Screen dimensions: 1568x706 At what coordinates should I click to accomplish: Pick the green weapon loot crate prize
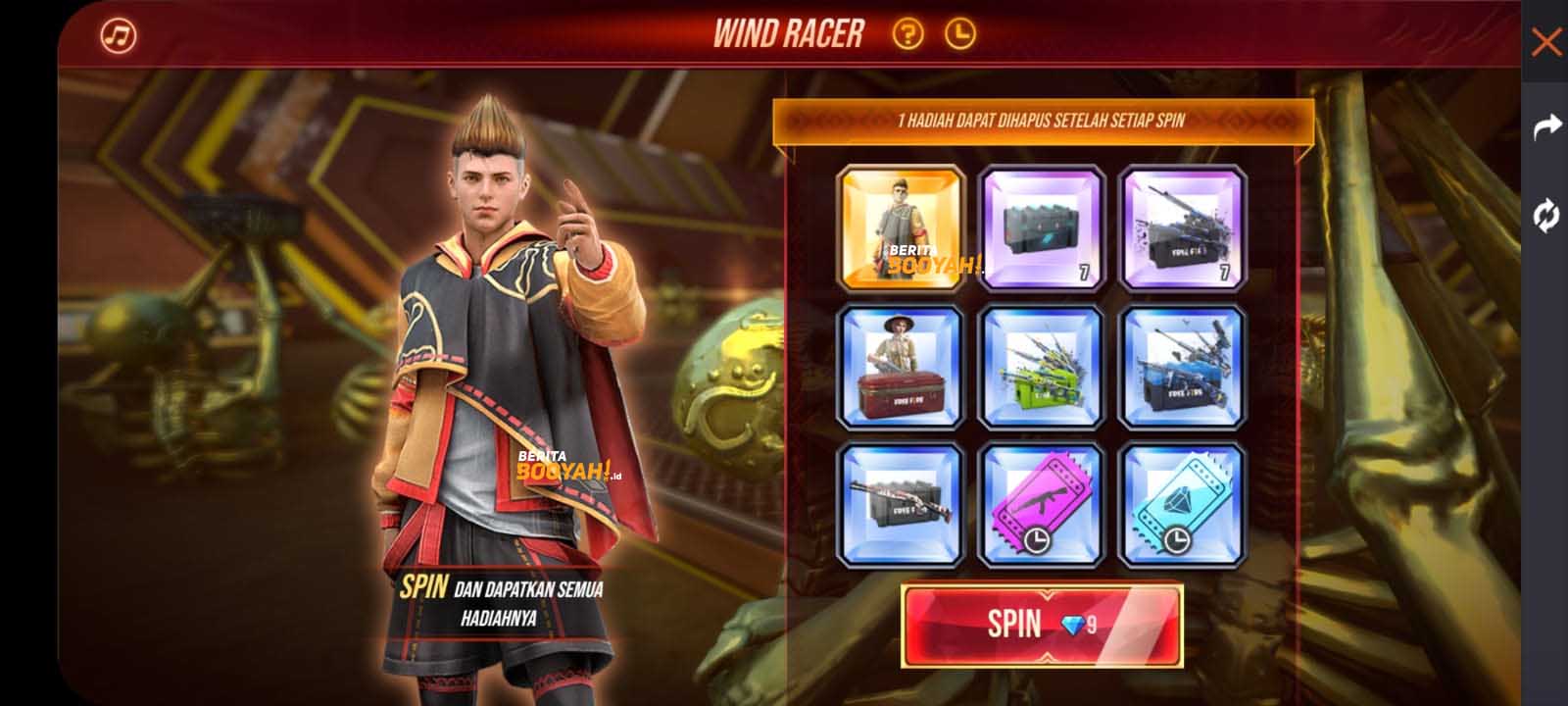(x=1043, y=368)
